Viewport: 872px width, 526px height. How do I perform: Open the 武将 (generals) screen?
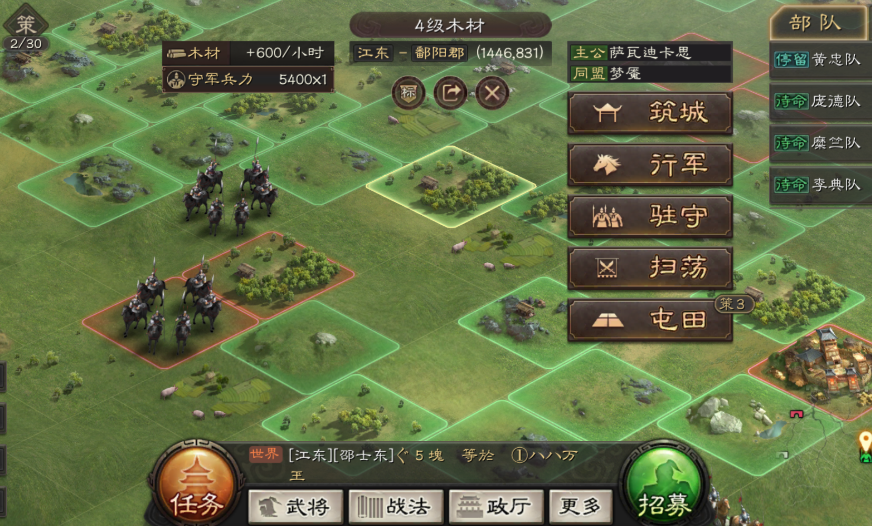pyautogui.click(x=295, y=507)
